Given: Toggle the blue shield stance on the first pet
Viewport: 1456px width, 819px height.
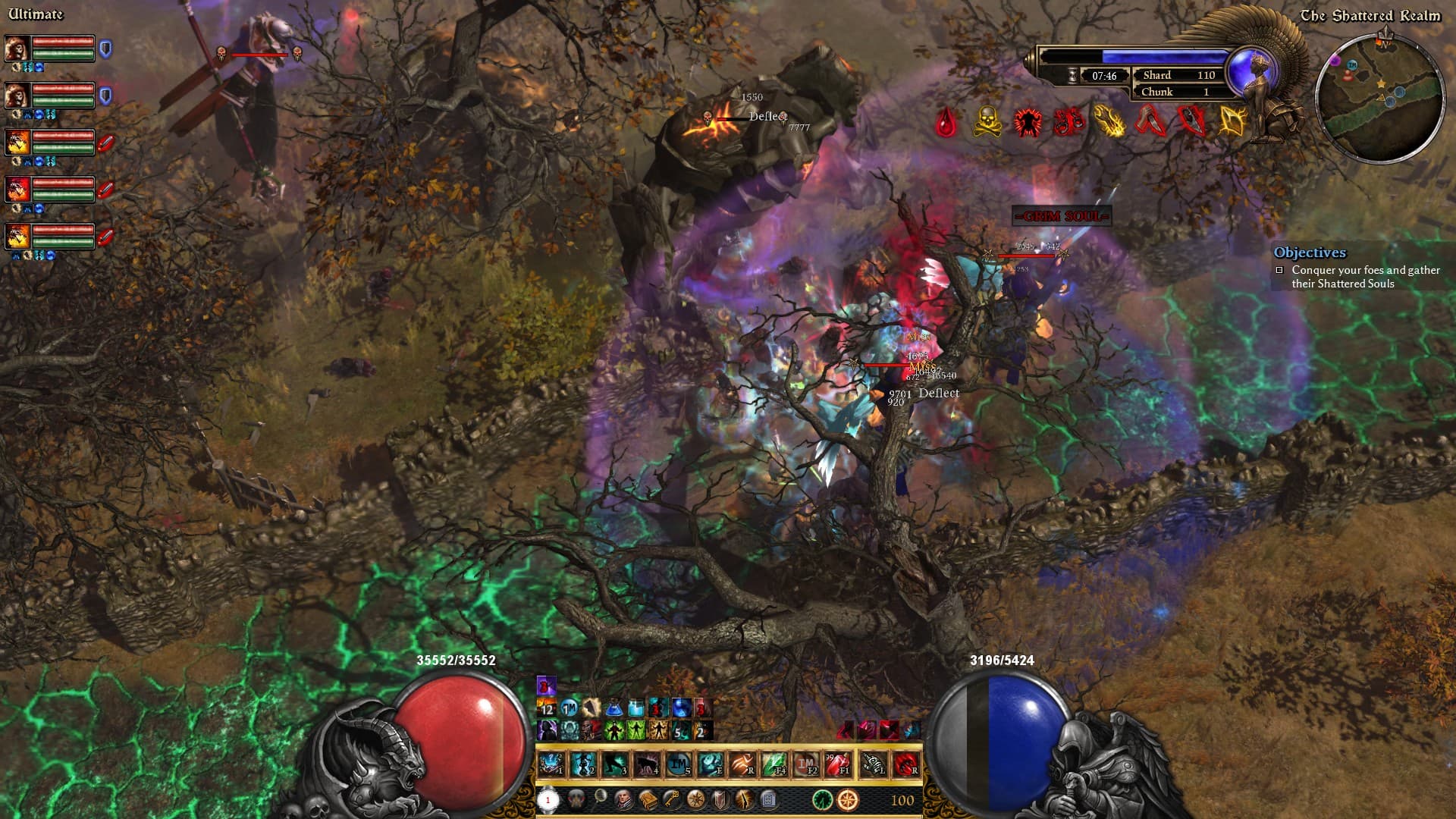Looking at the screenshot, I should 106,50.
